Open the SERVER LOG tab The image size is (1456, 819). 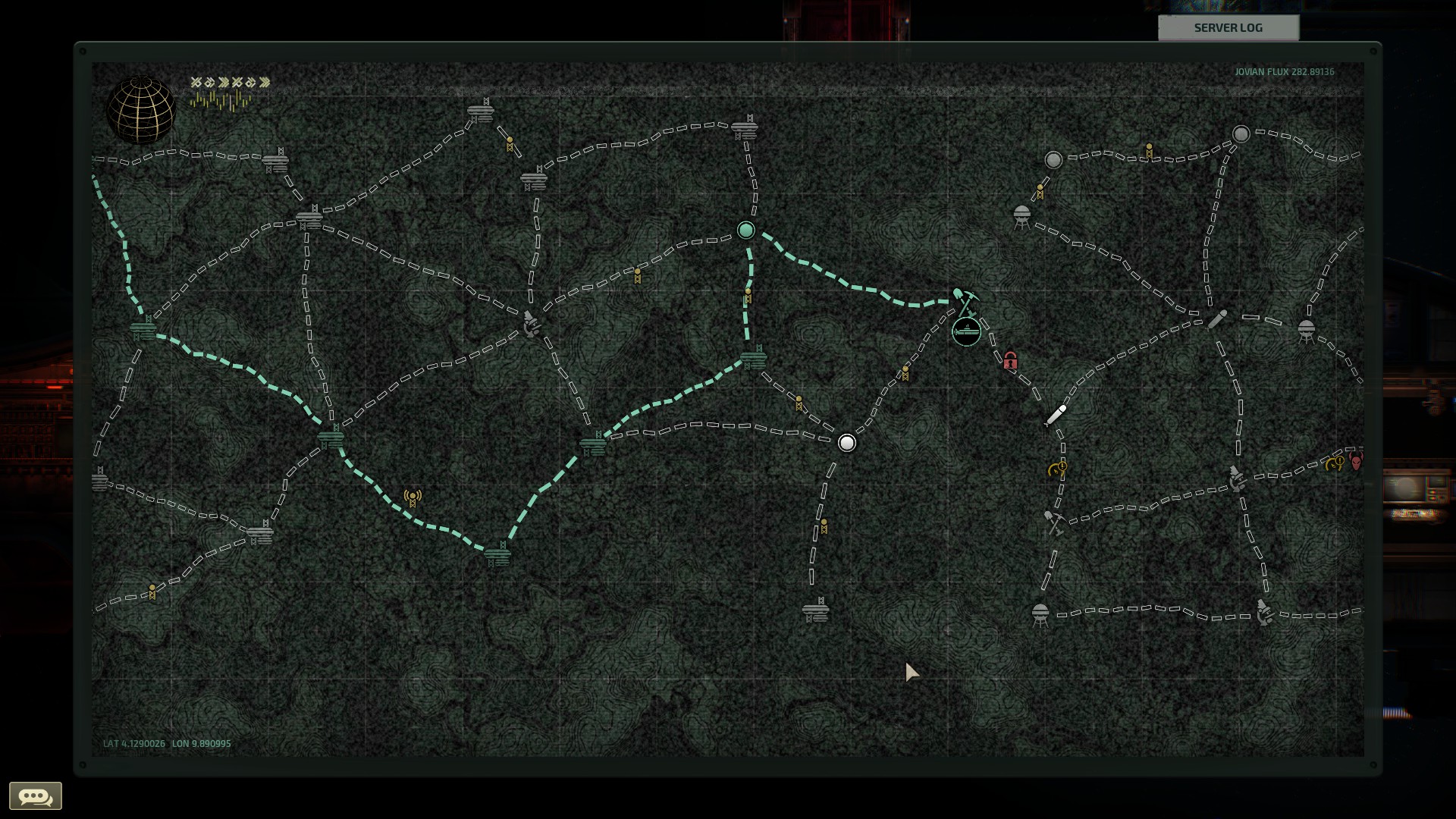1227,28
